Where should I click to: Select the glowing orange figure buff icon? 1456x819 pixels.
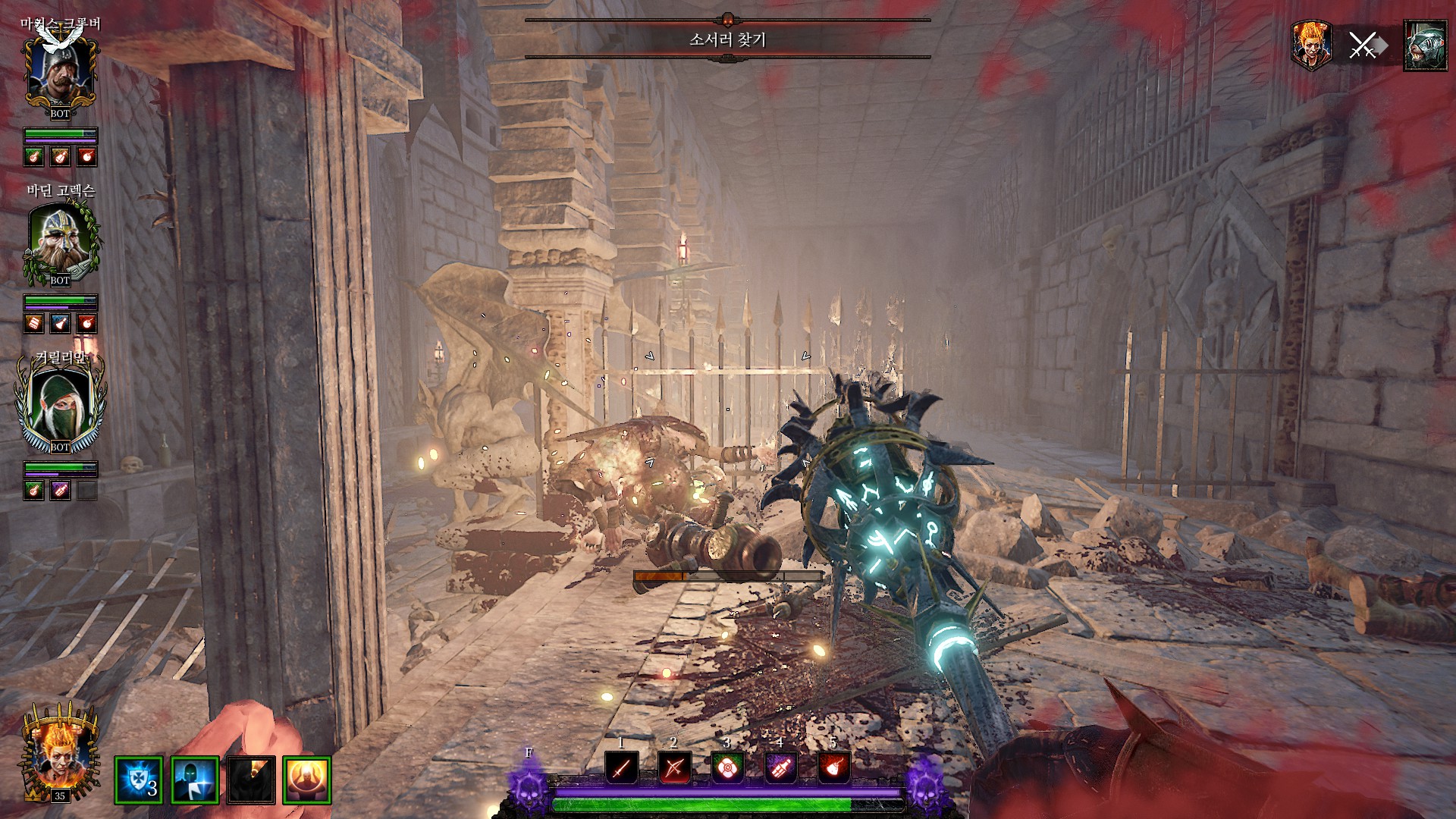(307, 780)
